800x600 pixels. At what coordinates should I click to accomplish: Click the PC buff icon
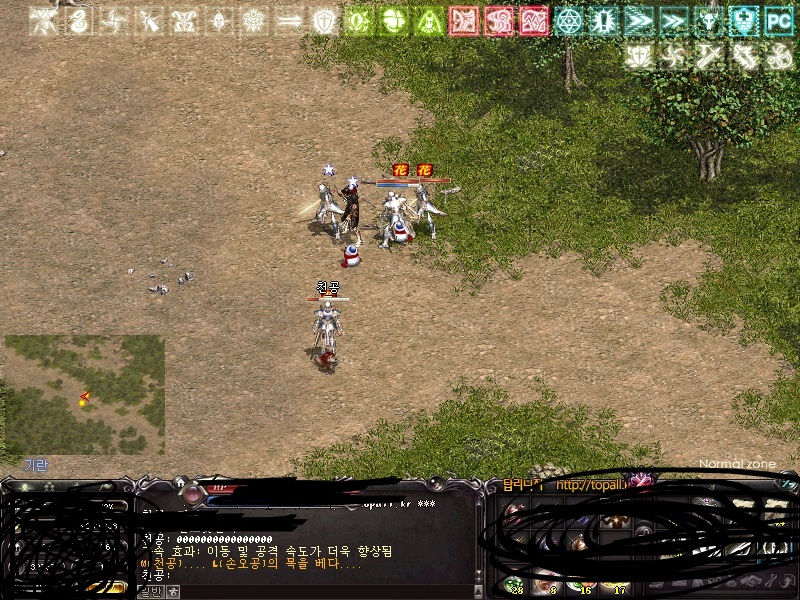pos(777,20)
